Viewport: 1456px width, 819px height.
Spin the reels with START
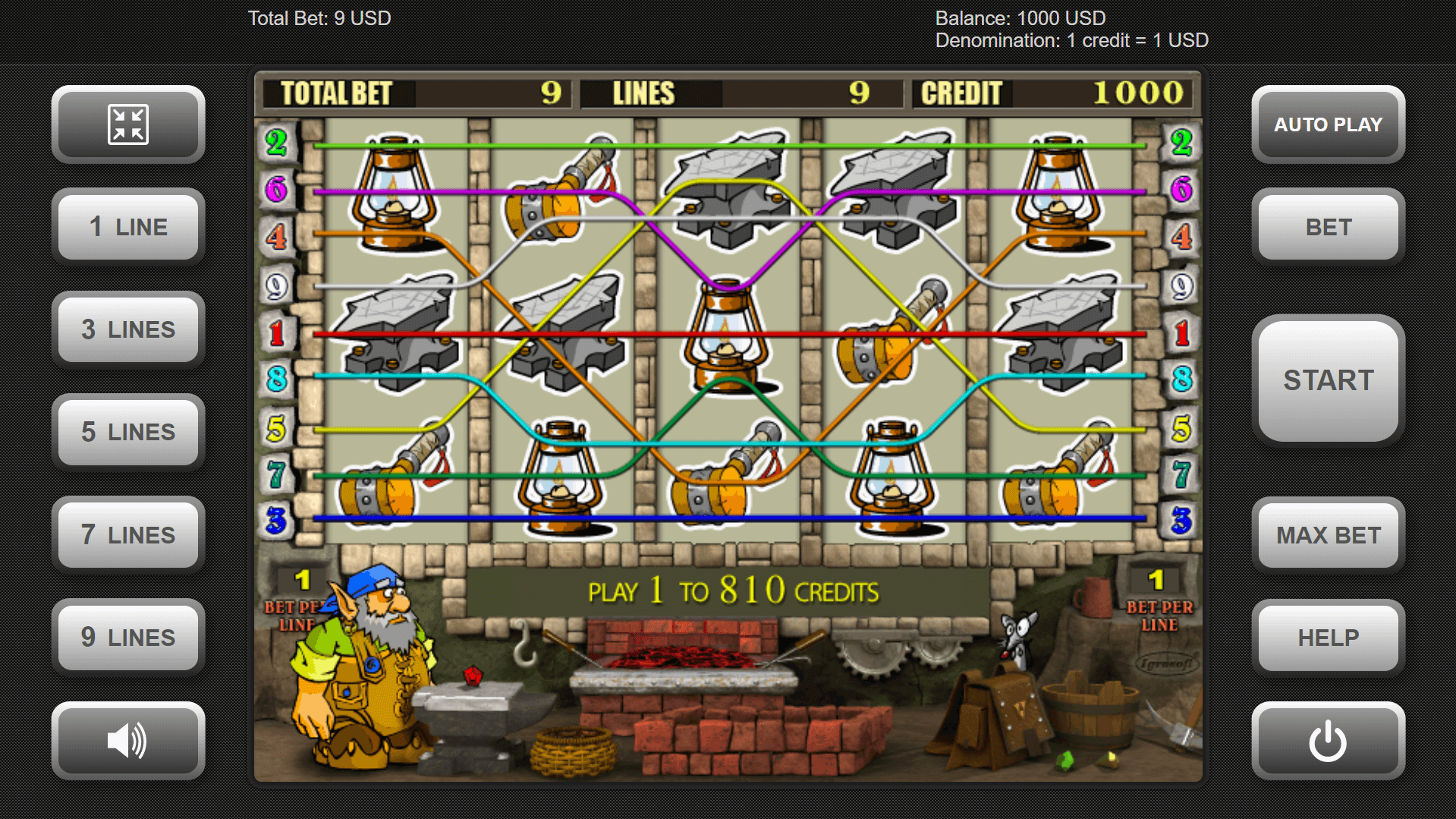point(1328,380)
